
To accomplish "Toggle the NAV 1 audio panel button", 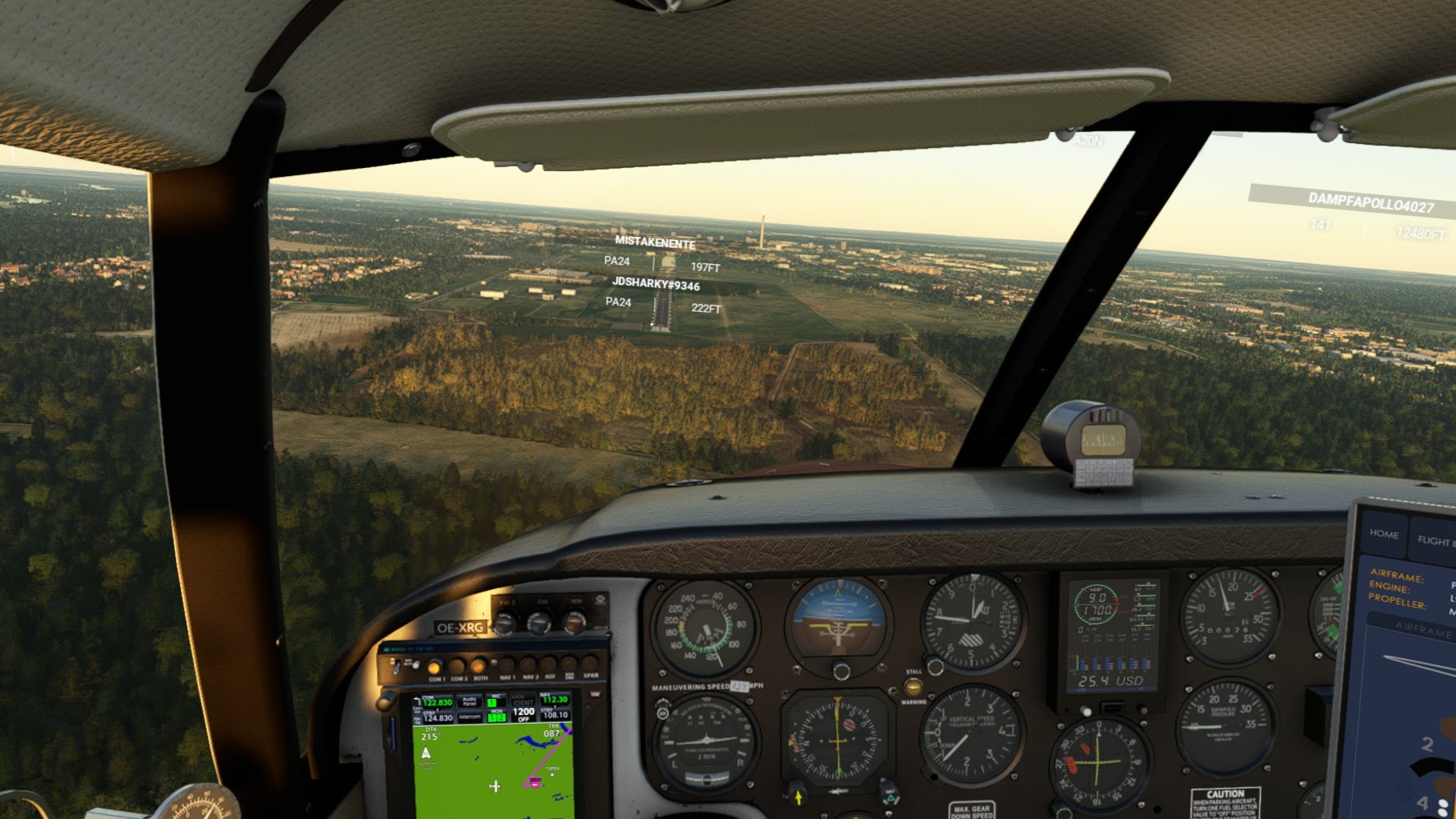I will click(507, 665).
